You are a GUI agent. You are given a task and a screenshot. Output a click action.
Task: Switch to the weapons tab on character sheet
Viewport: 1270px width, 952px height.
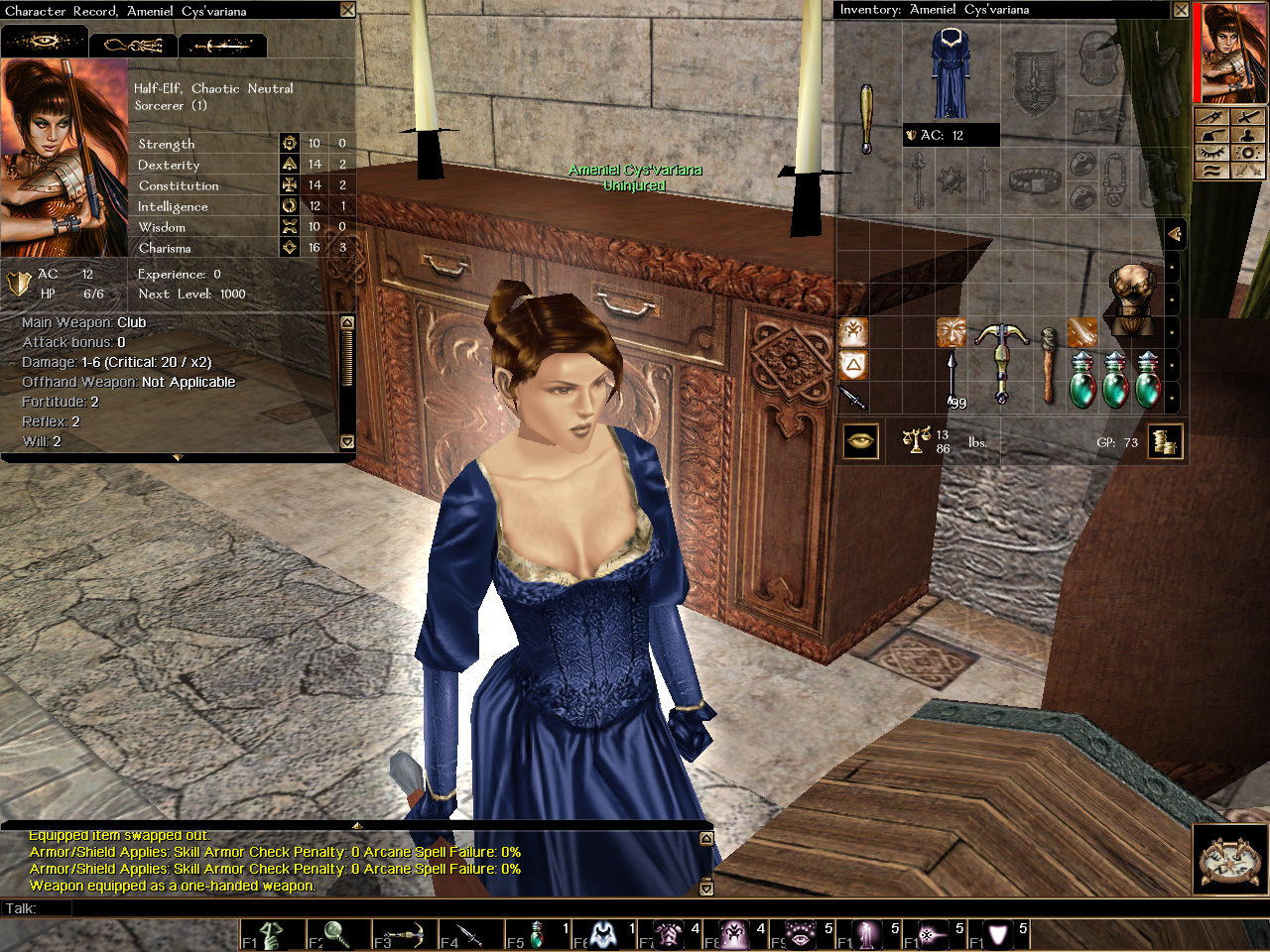click(x=222, y=45)
